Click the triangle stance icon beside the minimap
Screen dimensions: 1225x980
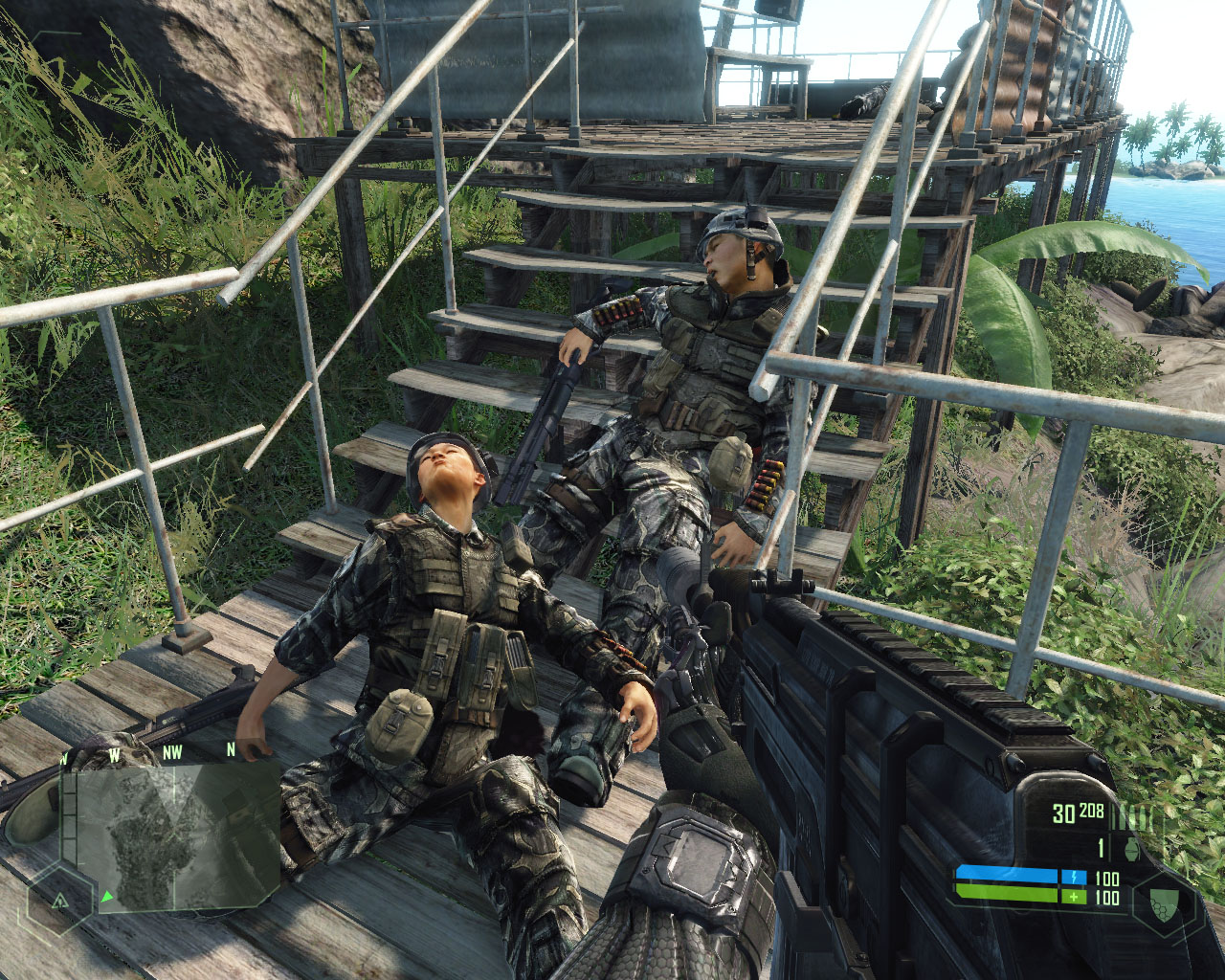[x=59, y=901]
